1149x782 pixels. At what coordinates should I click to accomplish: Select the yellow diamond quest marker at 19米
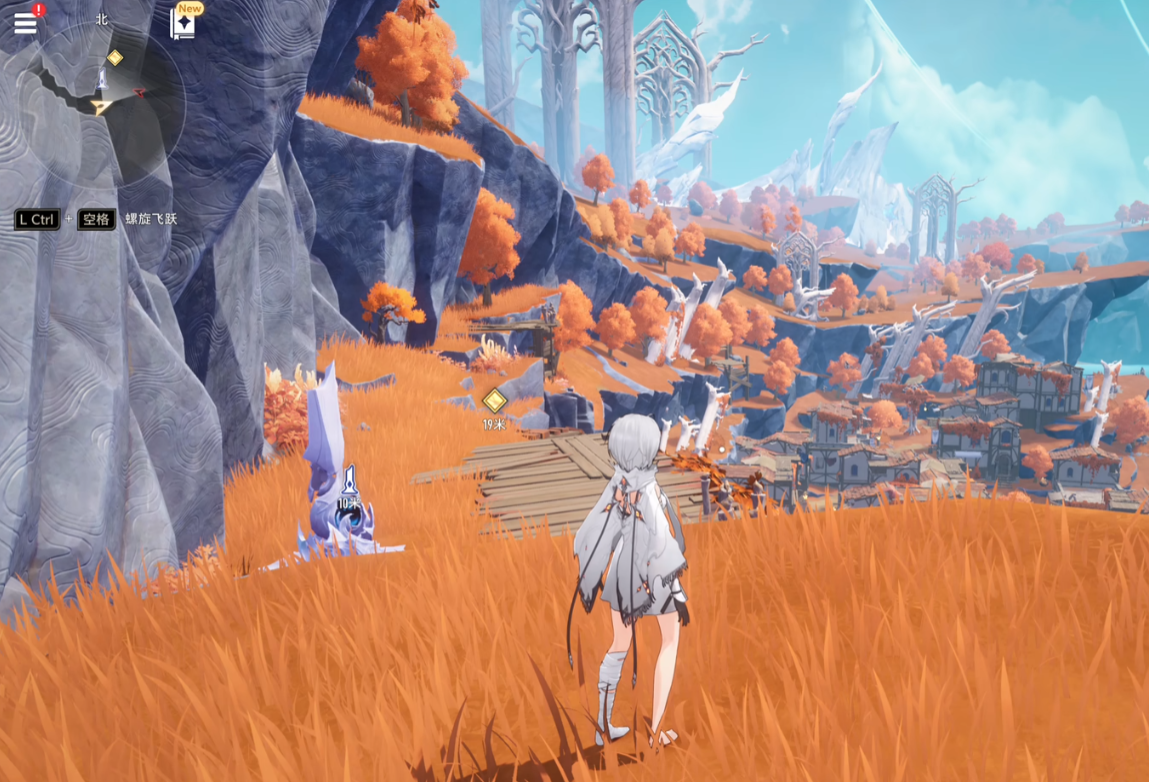pos(494,401)
